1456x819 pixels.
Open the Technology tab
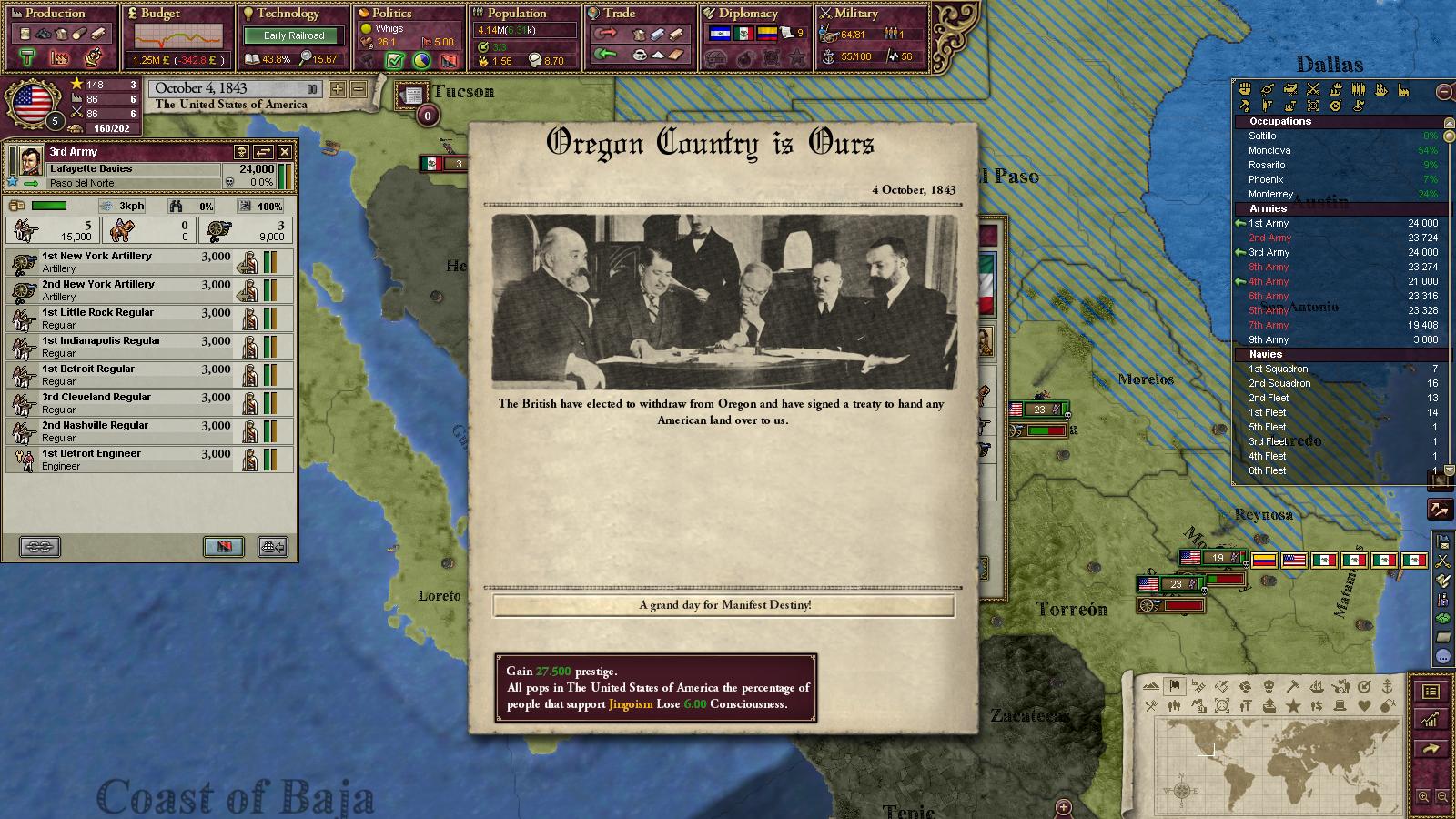[288, 14]
